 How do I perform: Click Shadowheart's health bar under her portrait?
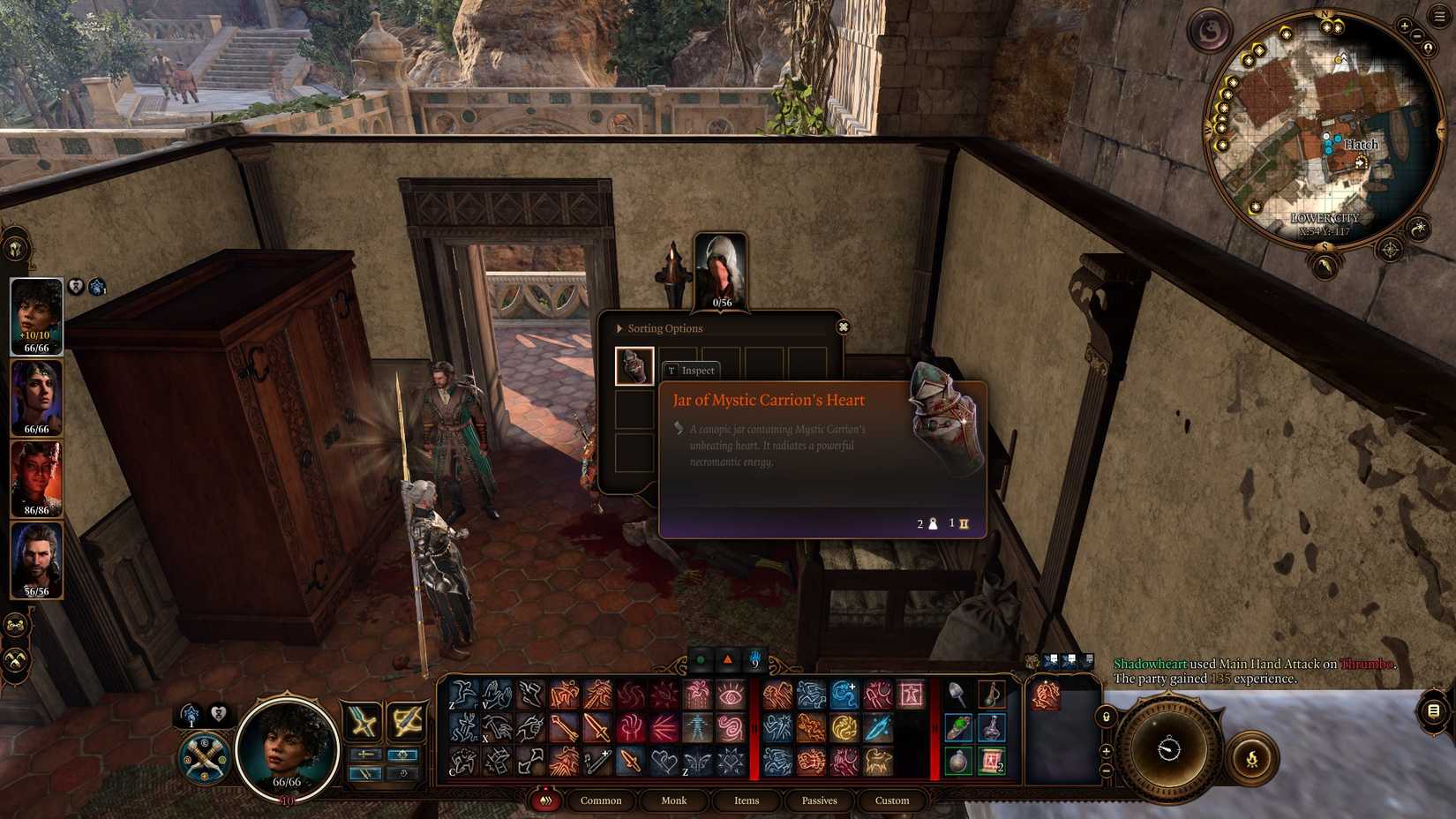point(37,431)
